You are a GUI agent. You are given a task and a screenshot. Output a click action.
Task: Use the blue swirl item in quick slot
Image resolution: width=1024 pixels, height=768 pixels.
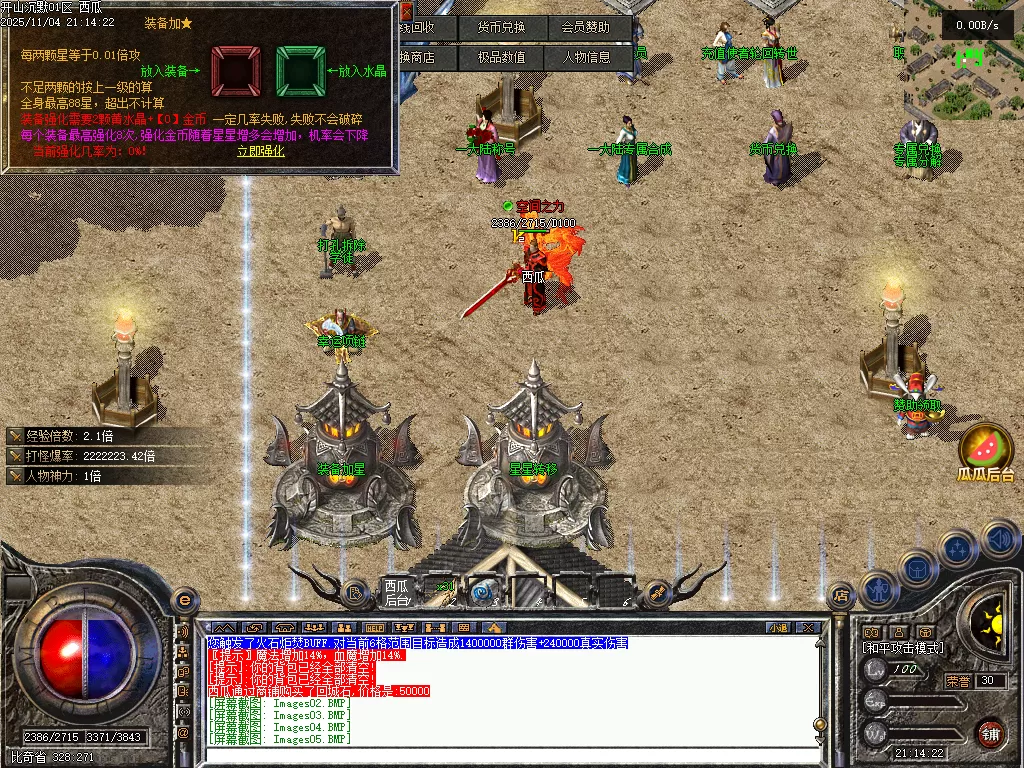pyautogui.click(x=484, y=592)
